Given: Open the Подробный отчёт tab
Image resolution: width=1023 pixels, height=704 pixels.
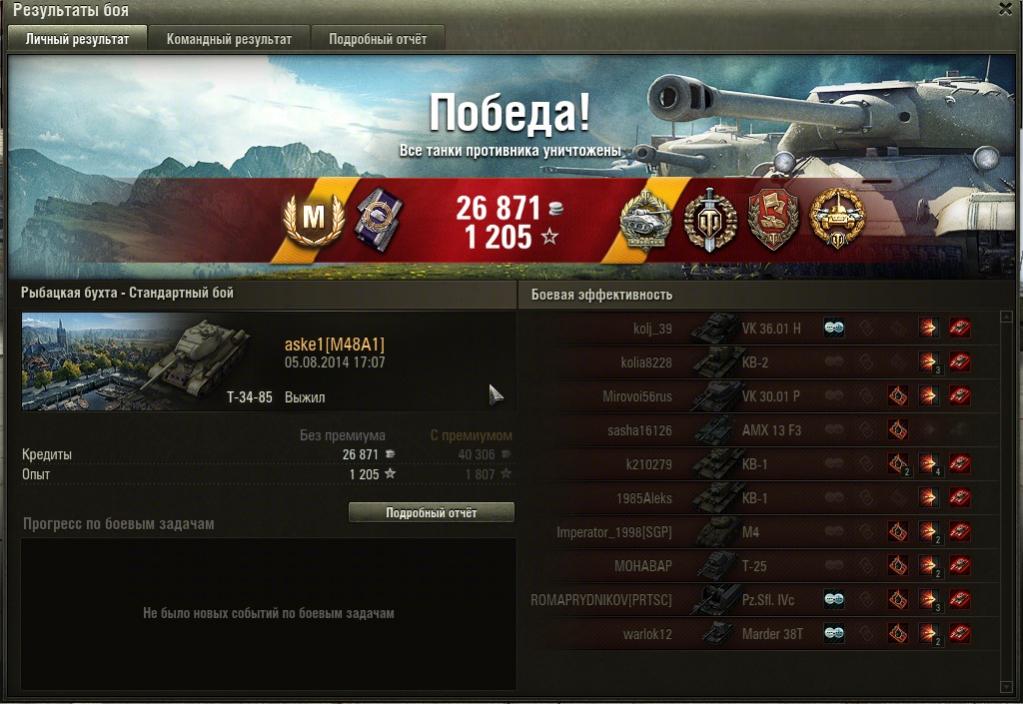Looking at the screenshot, I should [x=377, y=39].
